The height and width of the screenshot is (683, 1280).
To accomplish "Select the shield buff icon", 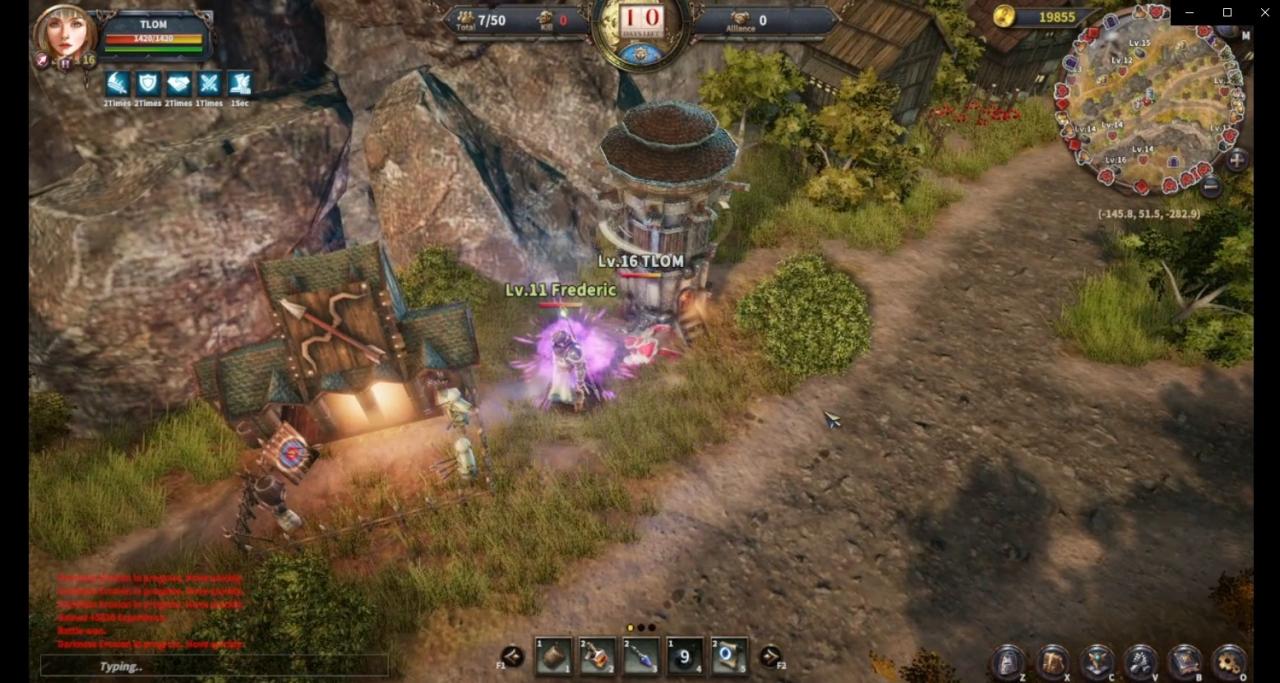I will coord(148,84).
